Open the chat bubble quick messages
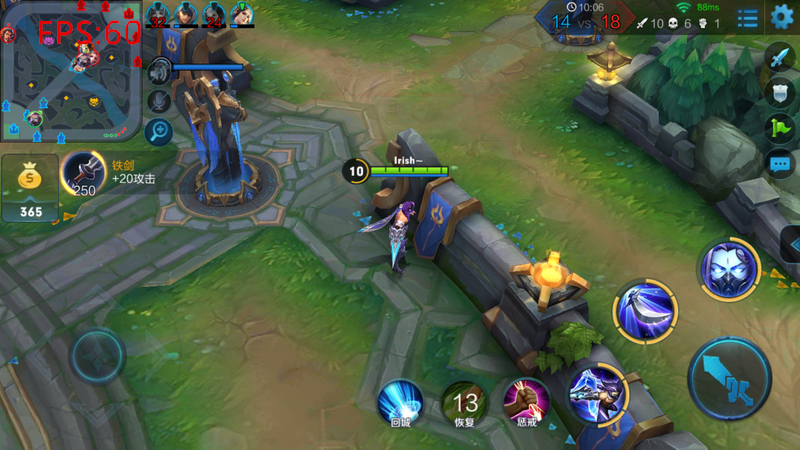The image size is (800, 450). tap(780, 163)
